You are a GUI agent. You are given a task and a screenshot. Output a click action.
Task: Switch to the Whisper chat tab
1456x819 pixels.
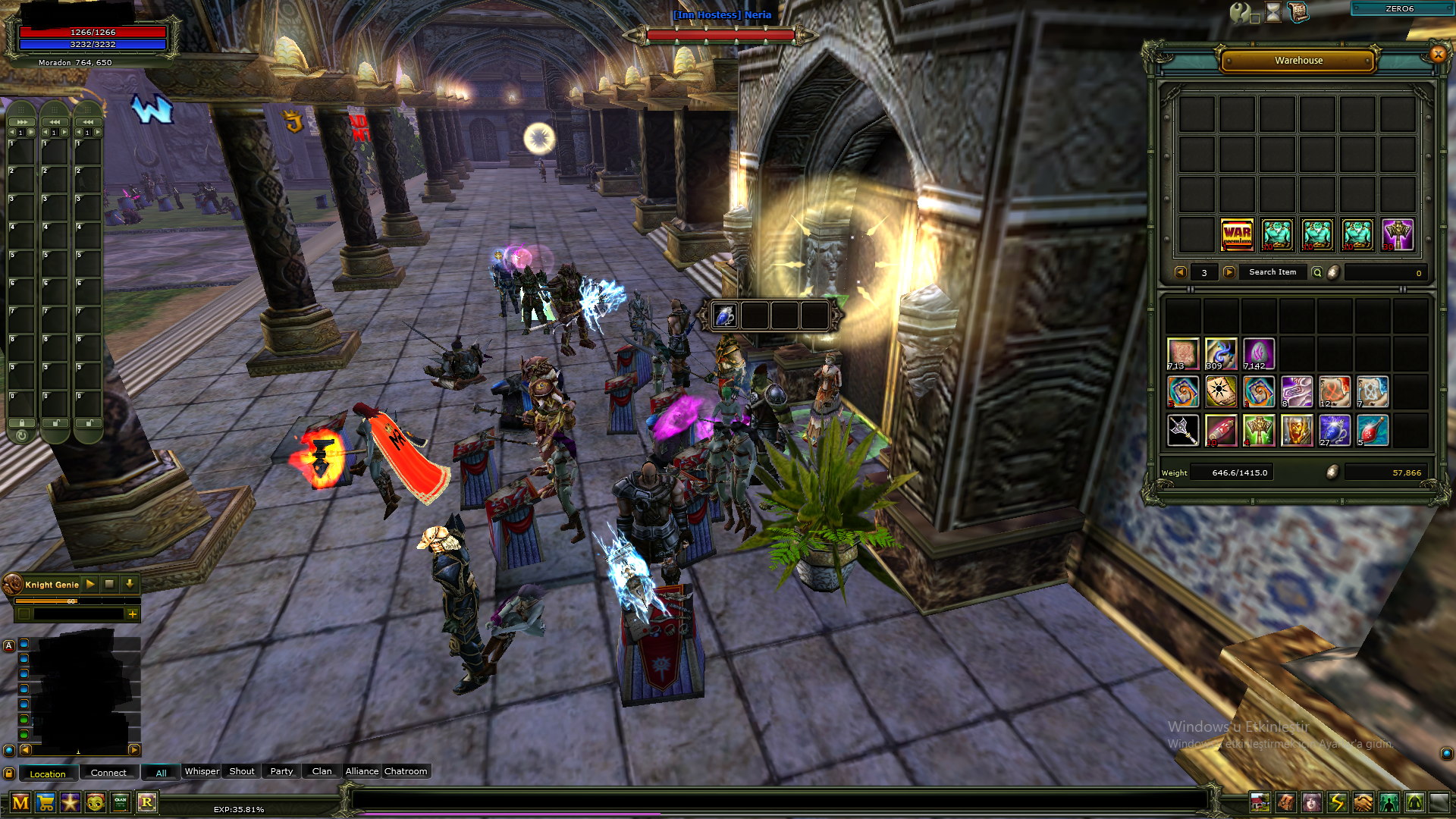pos(201,771)
